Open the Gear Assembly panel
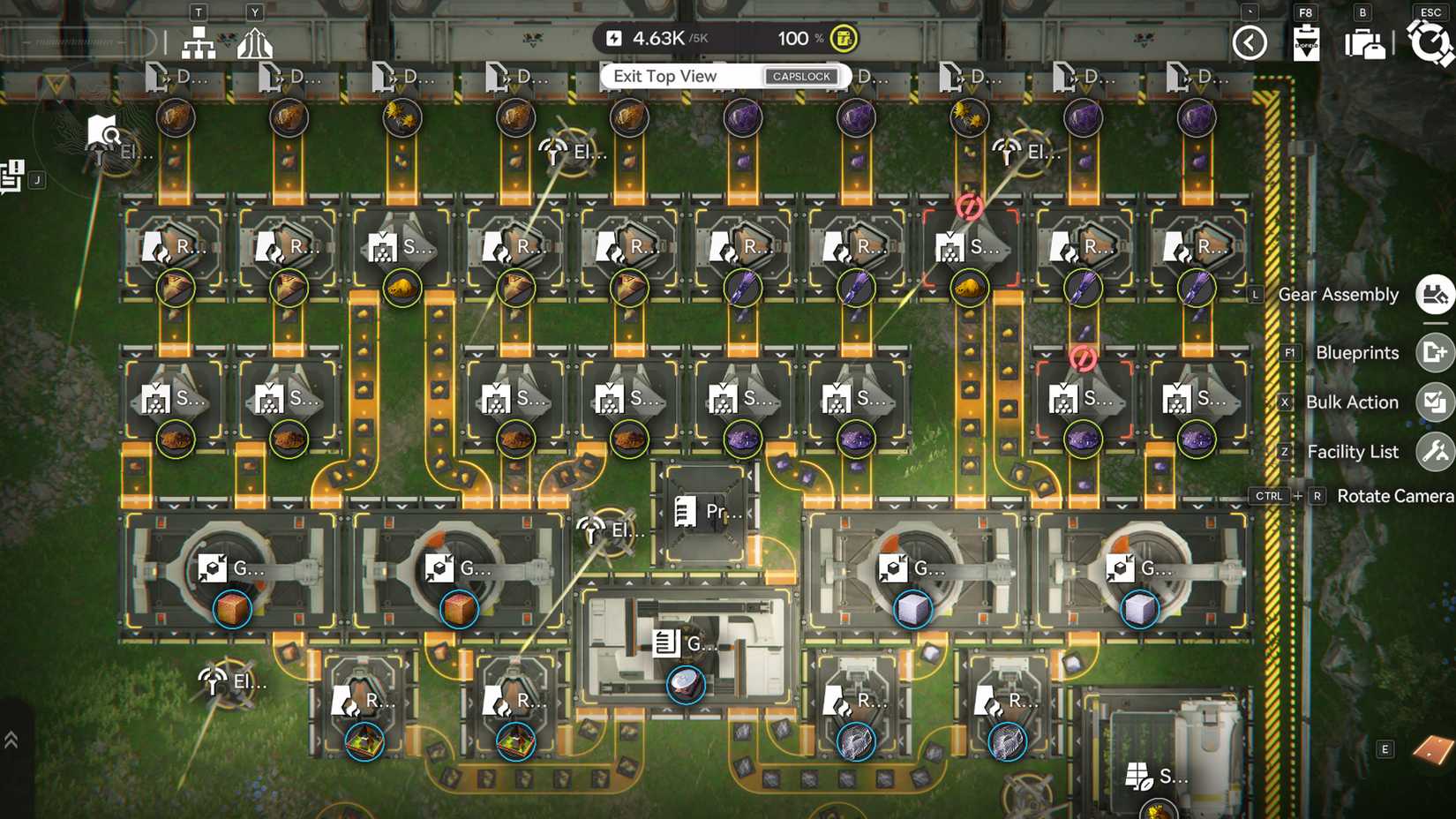Viewport: 1456px width, 819px height. 1433,294
